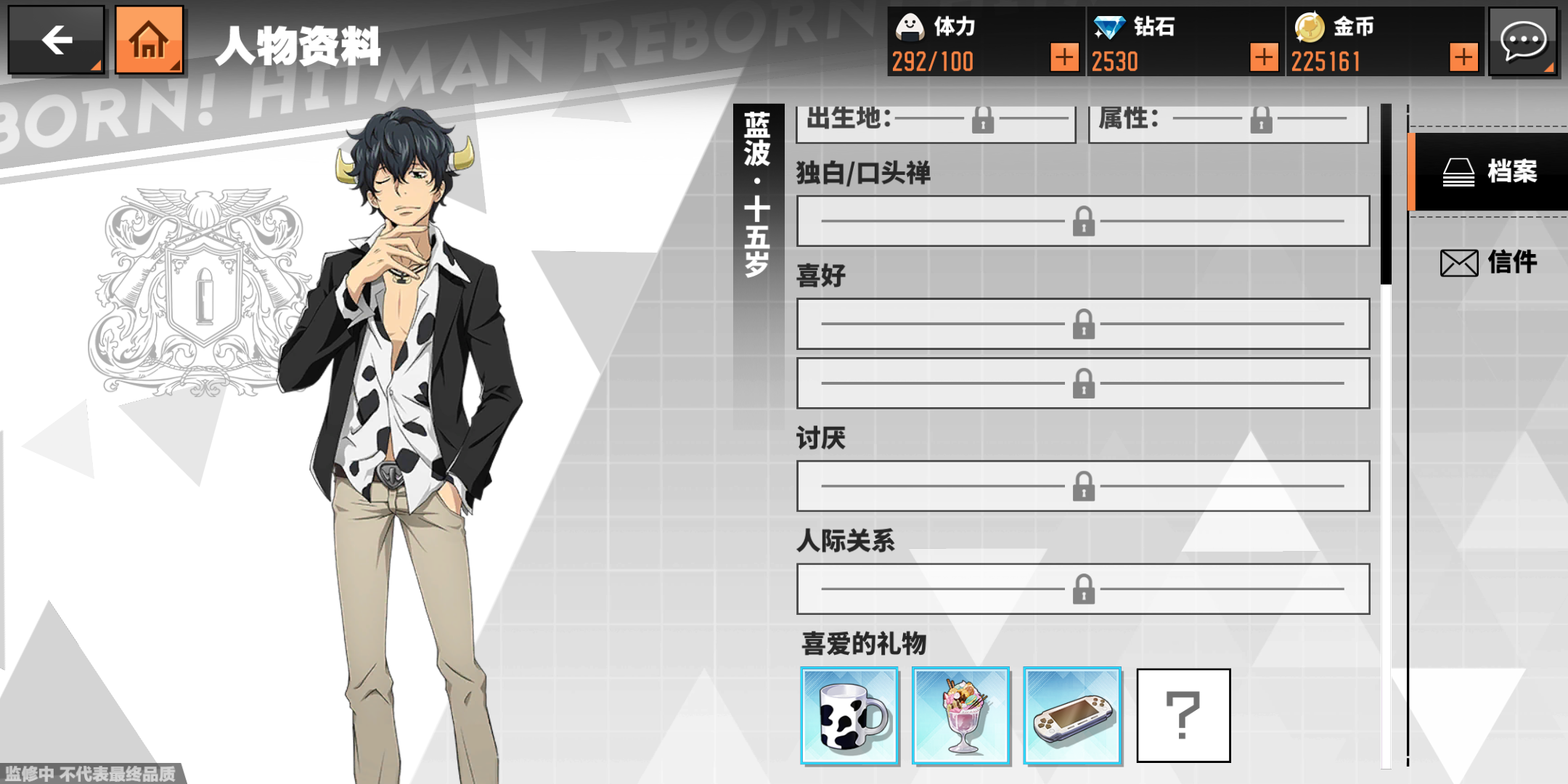The height and width of the screenshot is (784, 1568).
Task: Tap the unknown question mark gift slot
Action: (1183, 716)
